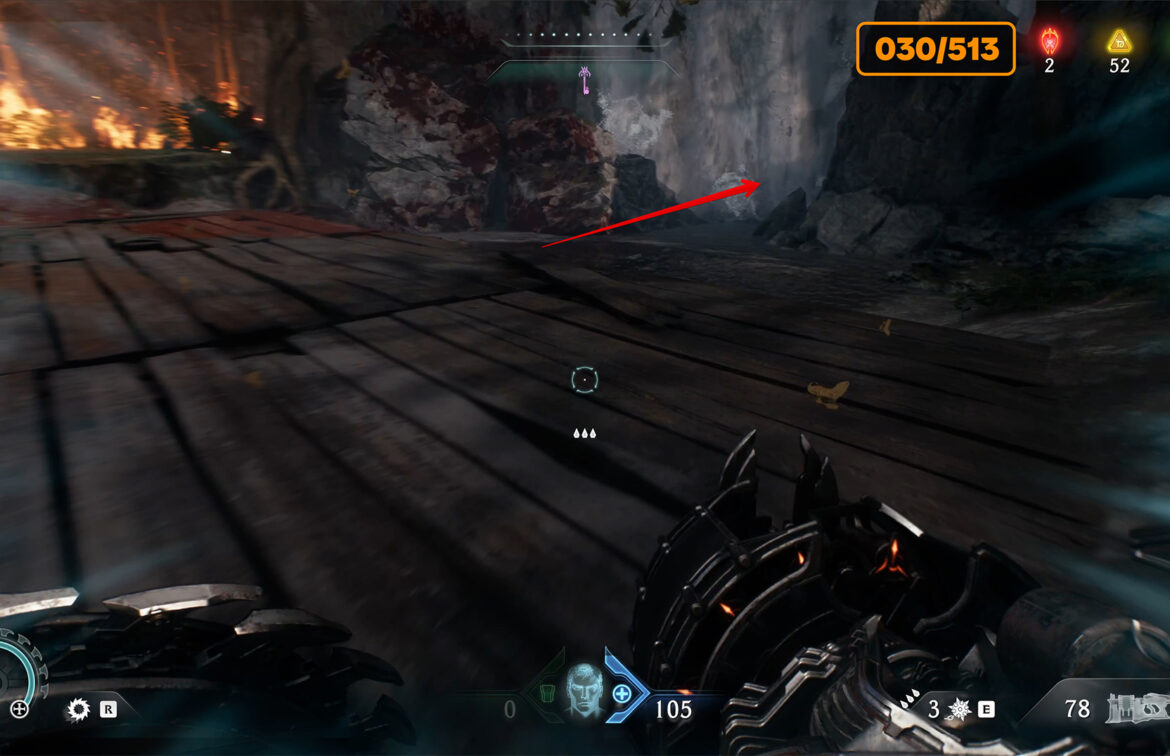Click the pink key marker on the compass
The width and height of the screenshot is (1170, 756).
[x=584, y=82]
